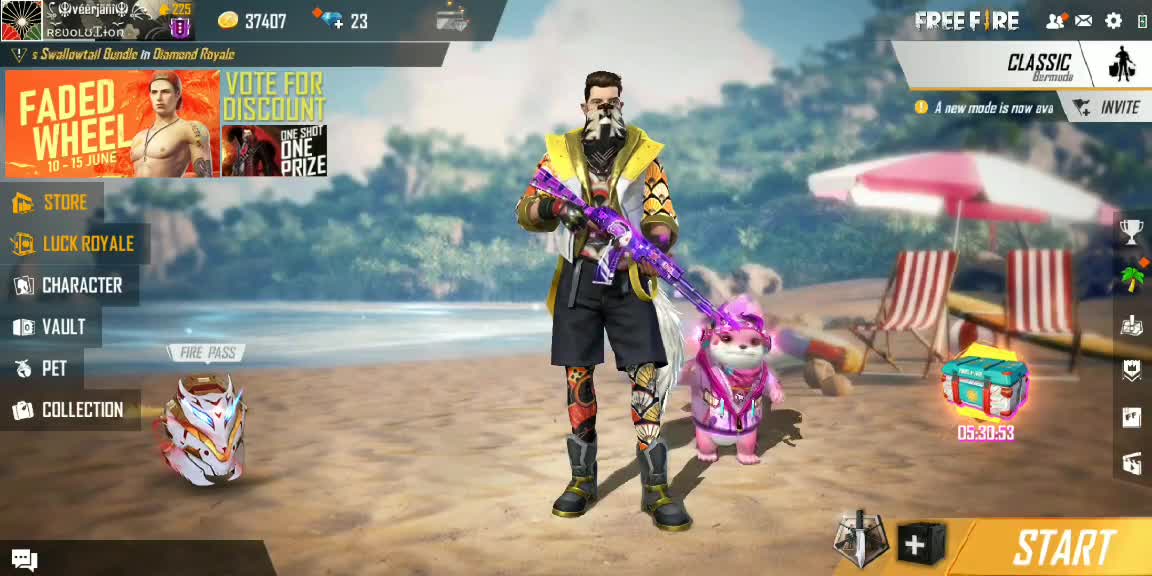Open the player profile avatar
The width and height of the screenshot is (1152, 576).
click(x=20, y=20)
